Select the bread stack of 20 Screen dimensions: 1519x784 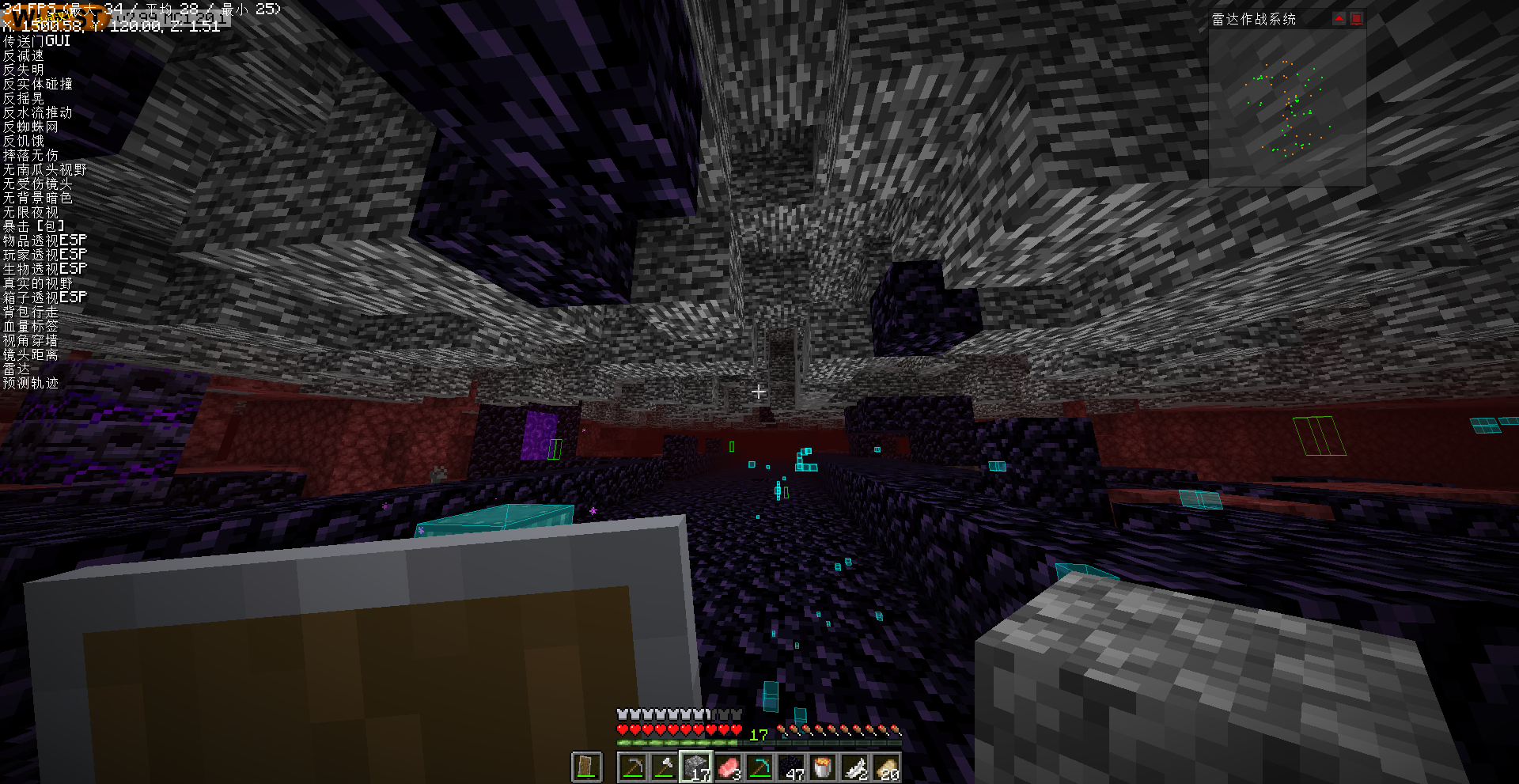pyautogui.click(x=886, y=767)
